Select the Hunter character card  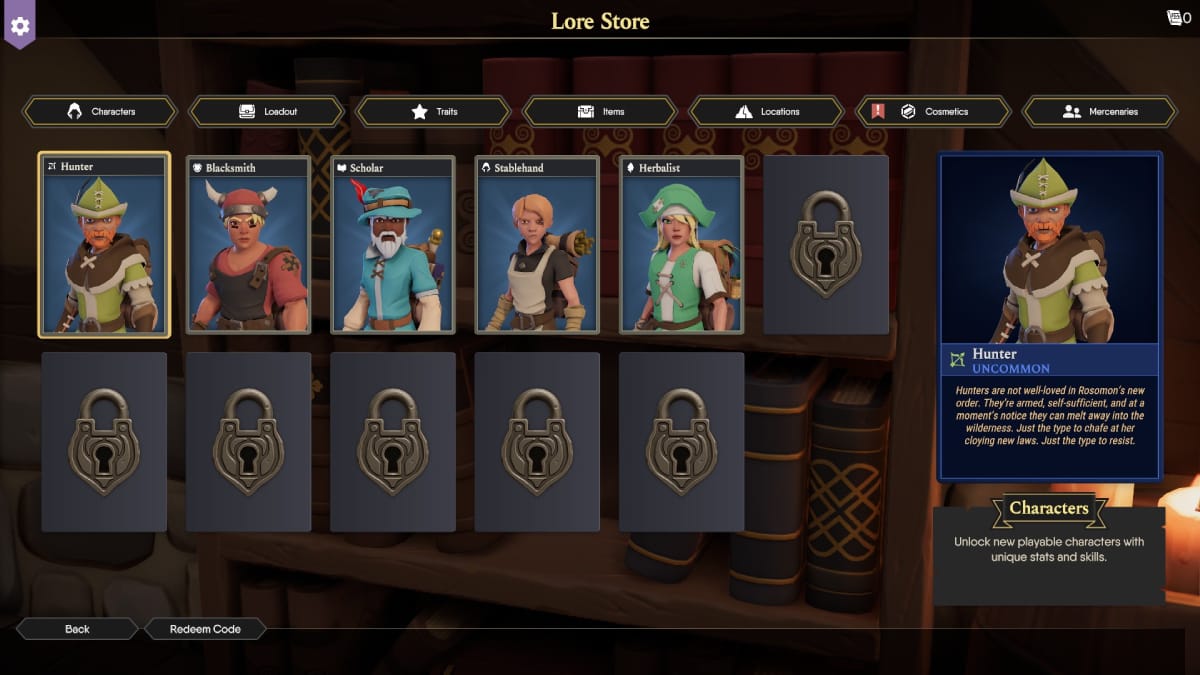pos(104,245)
